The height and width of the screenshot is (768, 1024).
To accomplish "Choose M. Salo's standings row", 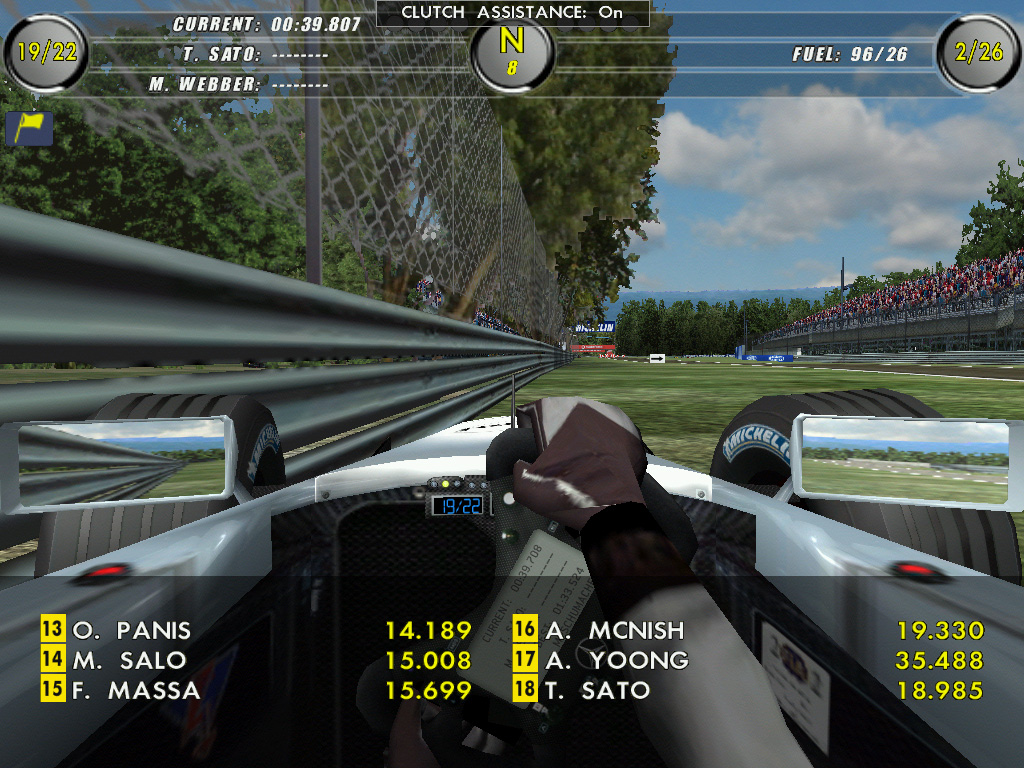I will pos(129,661).
